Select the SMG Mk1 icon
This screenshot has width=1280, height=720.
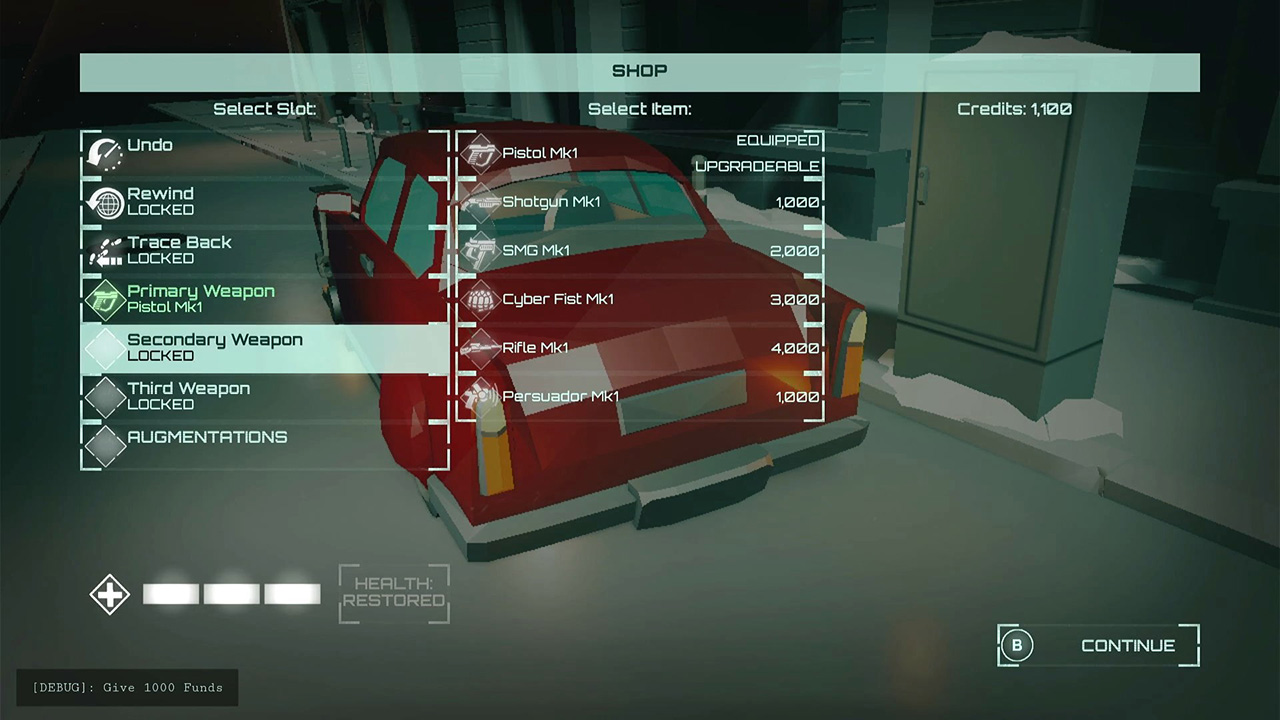click(479, 250)
